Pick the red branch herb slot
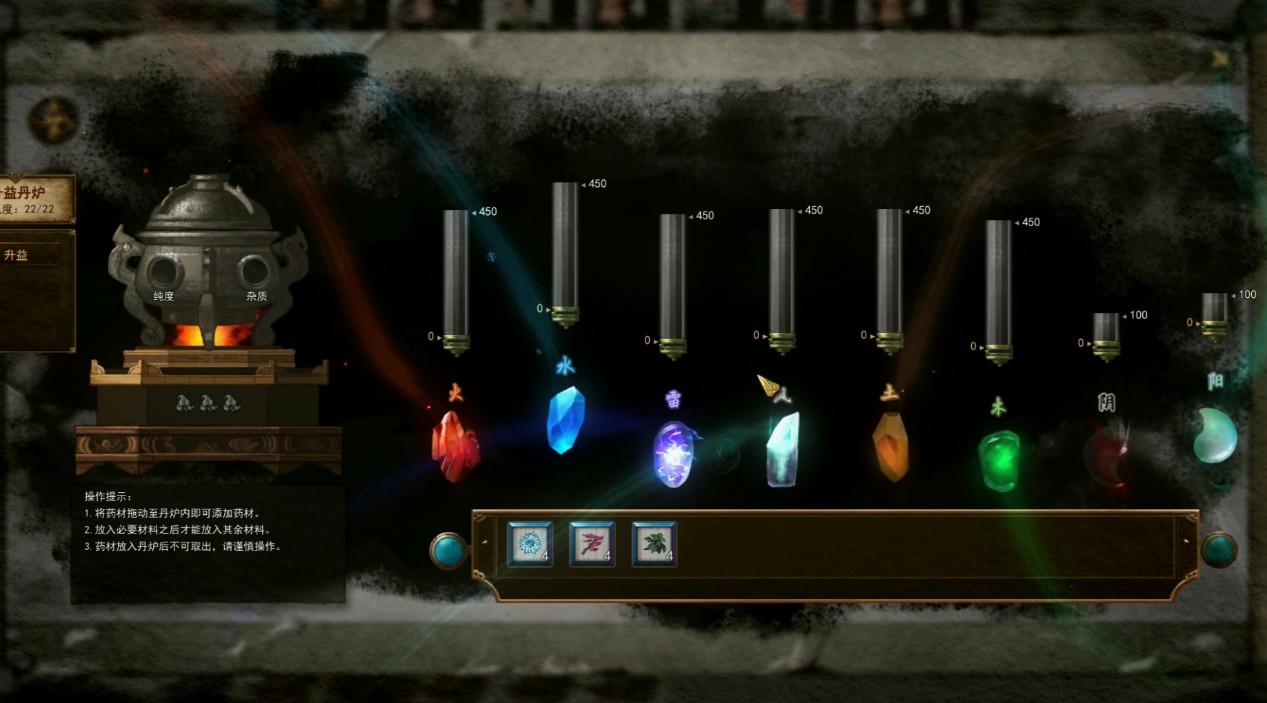1267x703 pixels. [592, 544]
